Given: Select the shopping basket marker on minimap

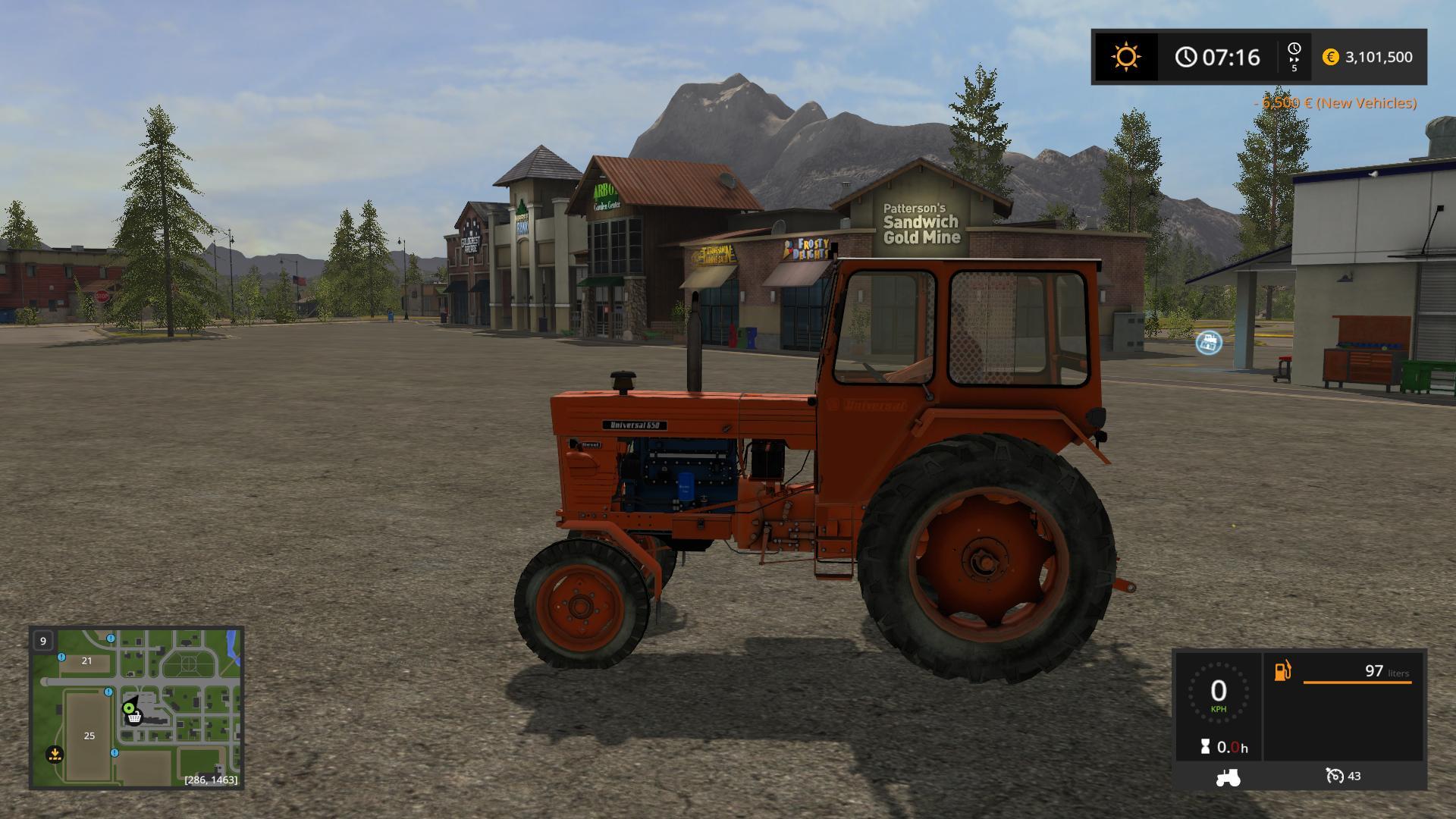Looking at the screenshot, I should point(134,717).
